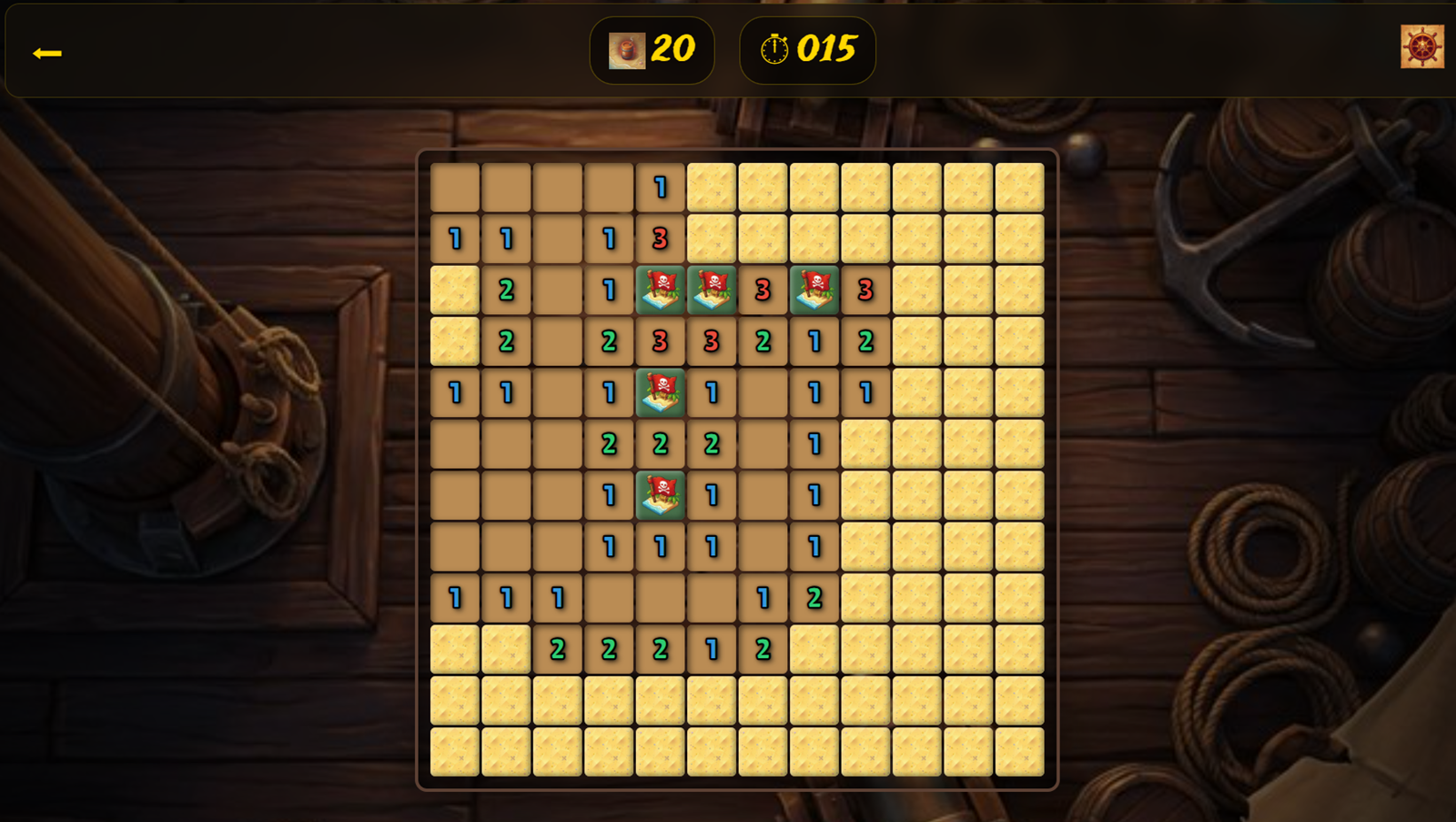1456x822 pixels.
Task: Click the red 3 next to a flag
Action: [762, 291]
